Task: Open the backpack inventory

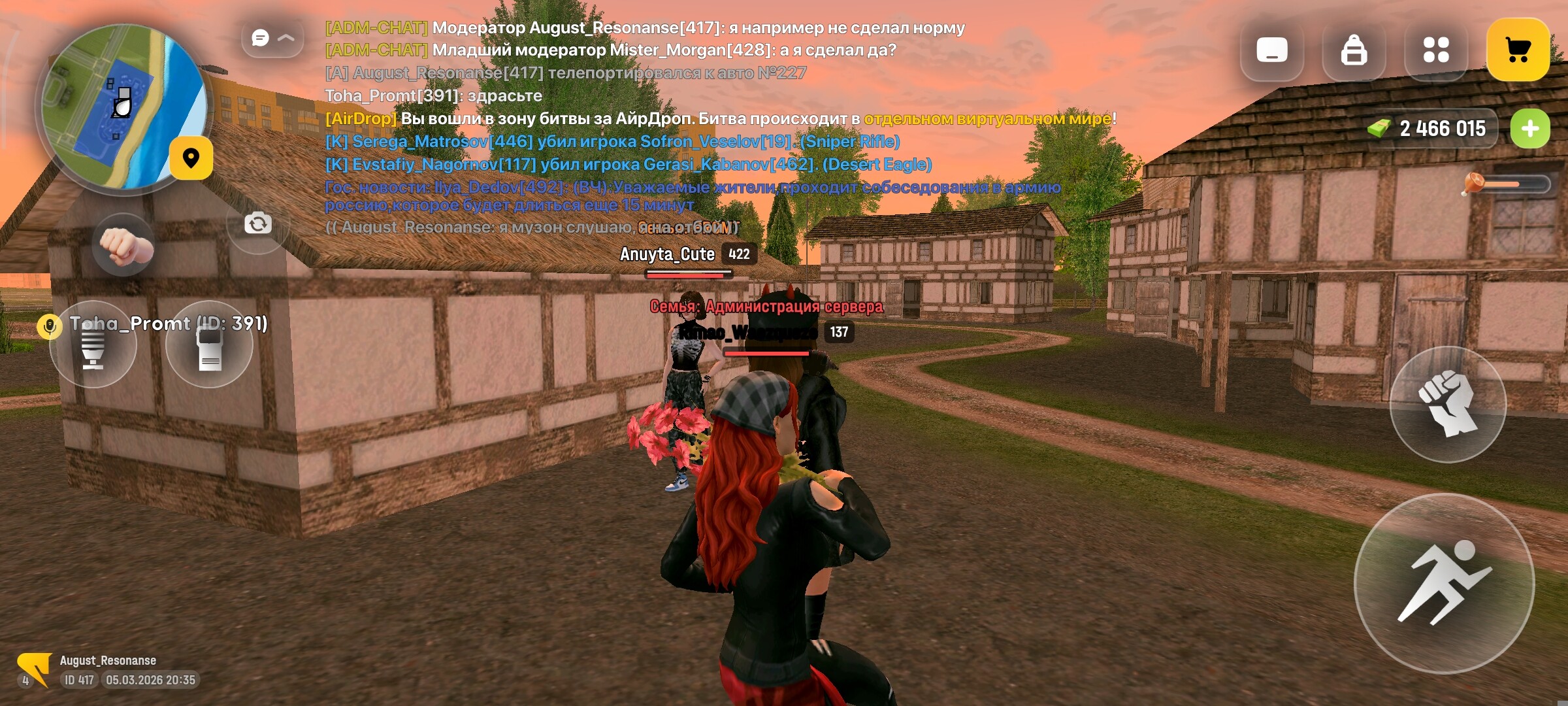Action: (x=1355, y=49)
